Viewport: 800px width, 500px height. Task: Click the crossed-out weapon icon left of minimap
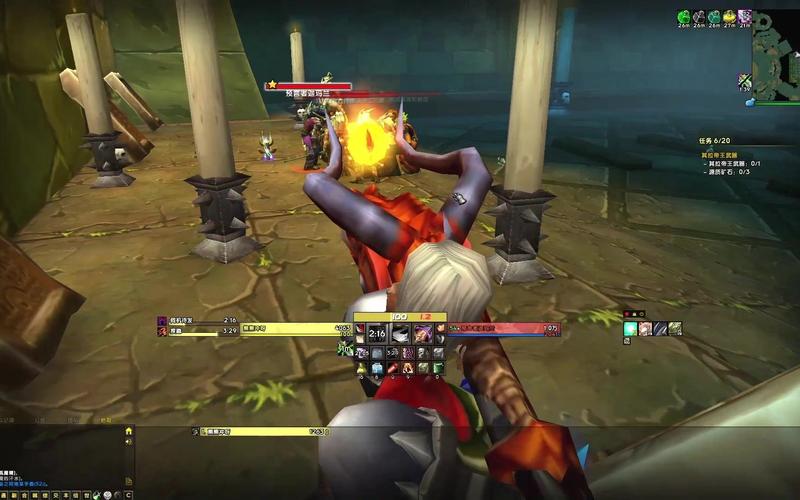(745, 81)
